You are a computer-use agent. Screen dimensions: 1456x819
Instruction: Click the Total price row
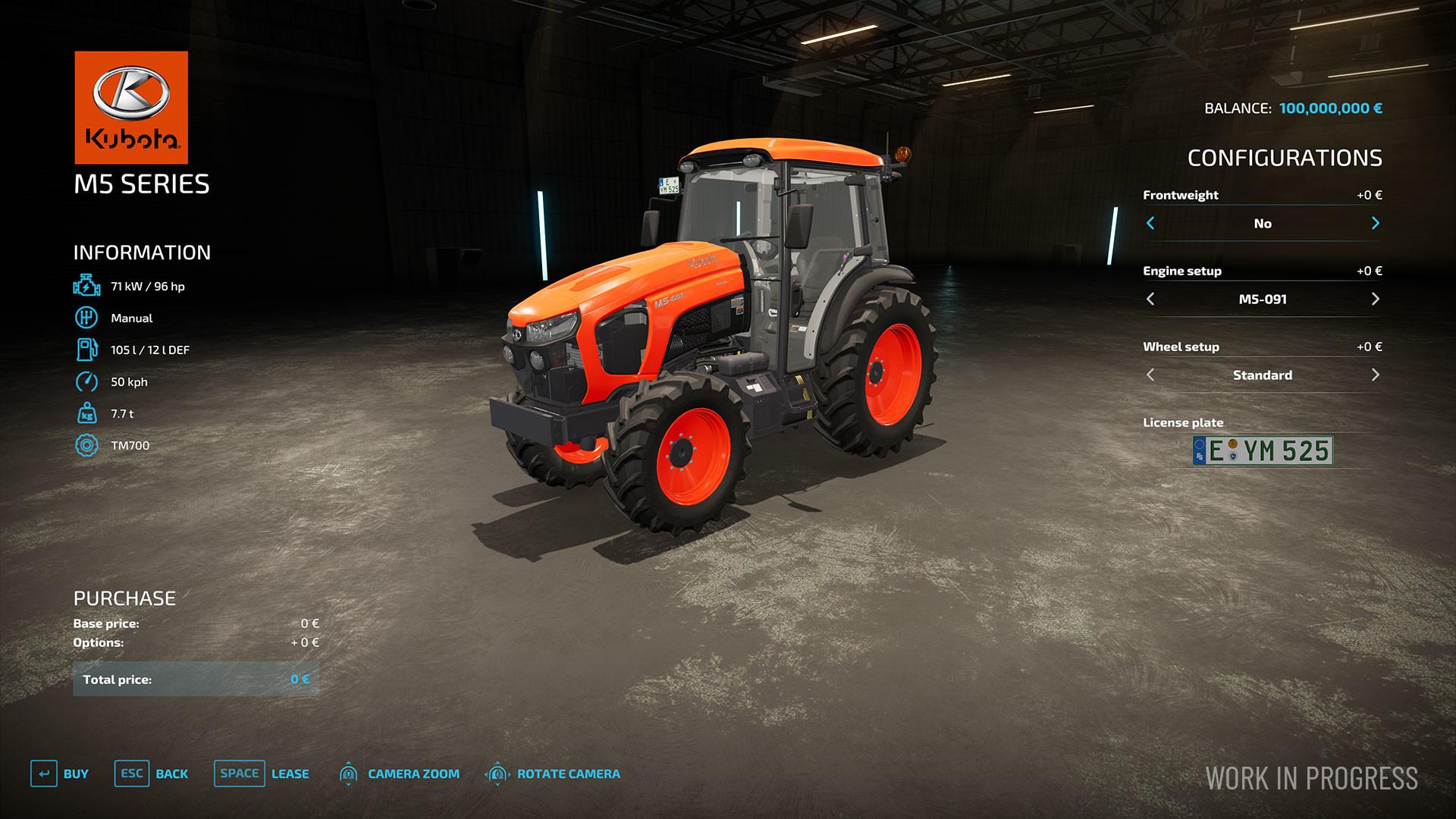click(196, 679)
